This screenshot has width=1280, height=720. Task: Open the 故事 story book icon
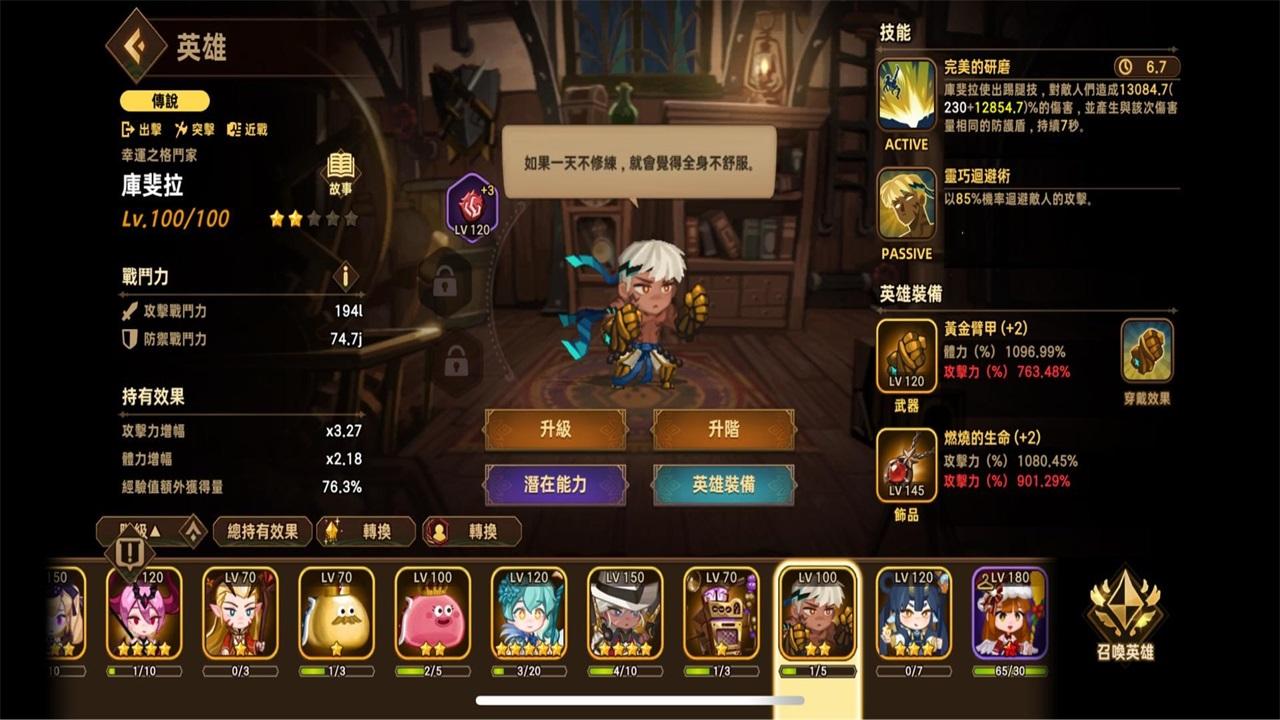(x=339, y=165)
